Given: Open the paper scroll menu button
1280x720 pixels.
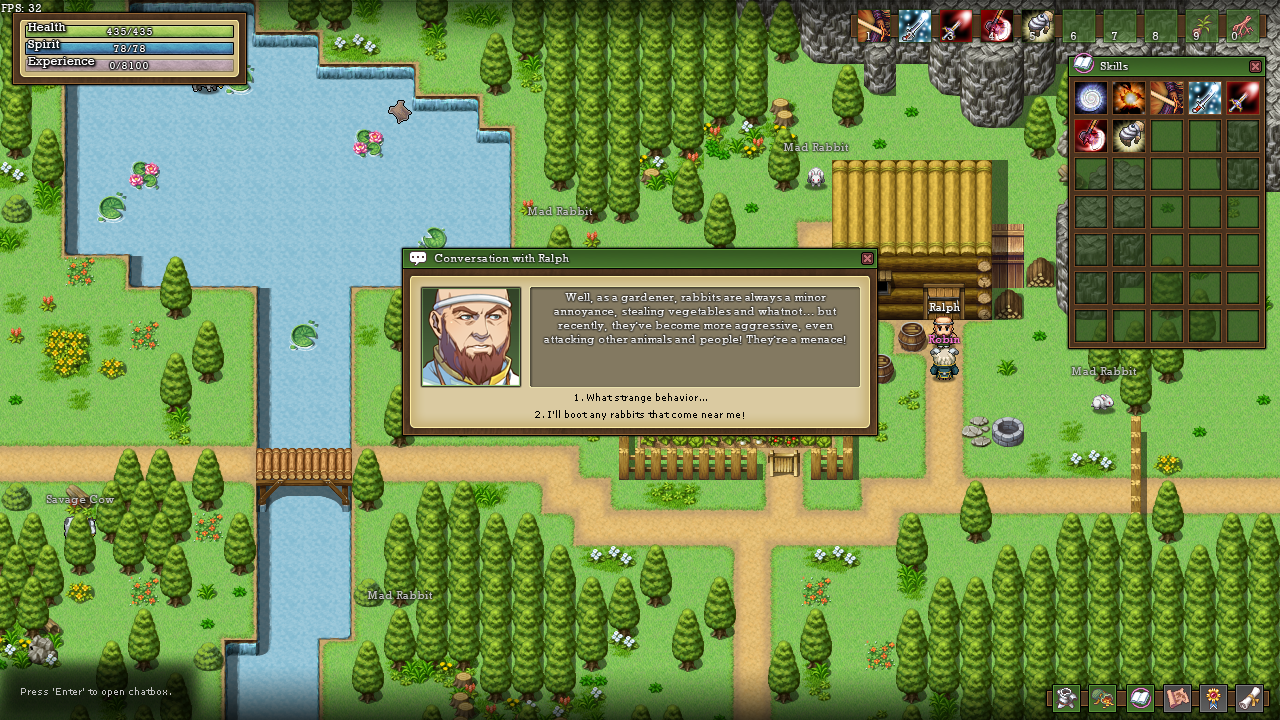Looking at the screenshot, I should (x=1250, y=698).
